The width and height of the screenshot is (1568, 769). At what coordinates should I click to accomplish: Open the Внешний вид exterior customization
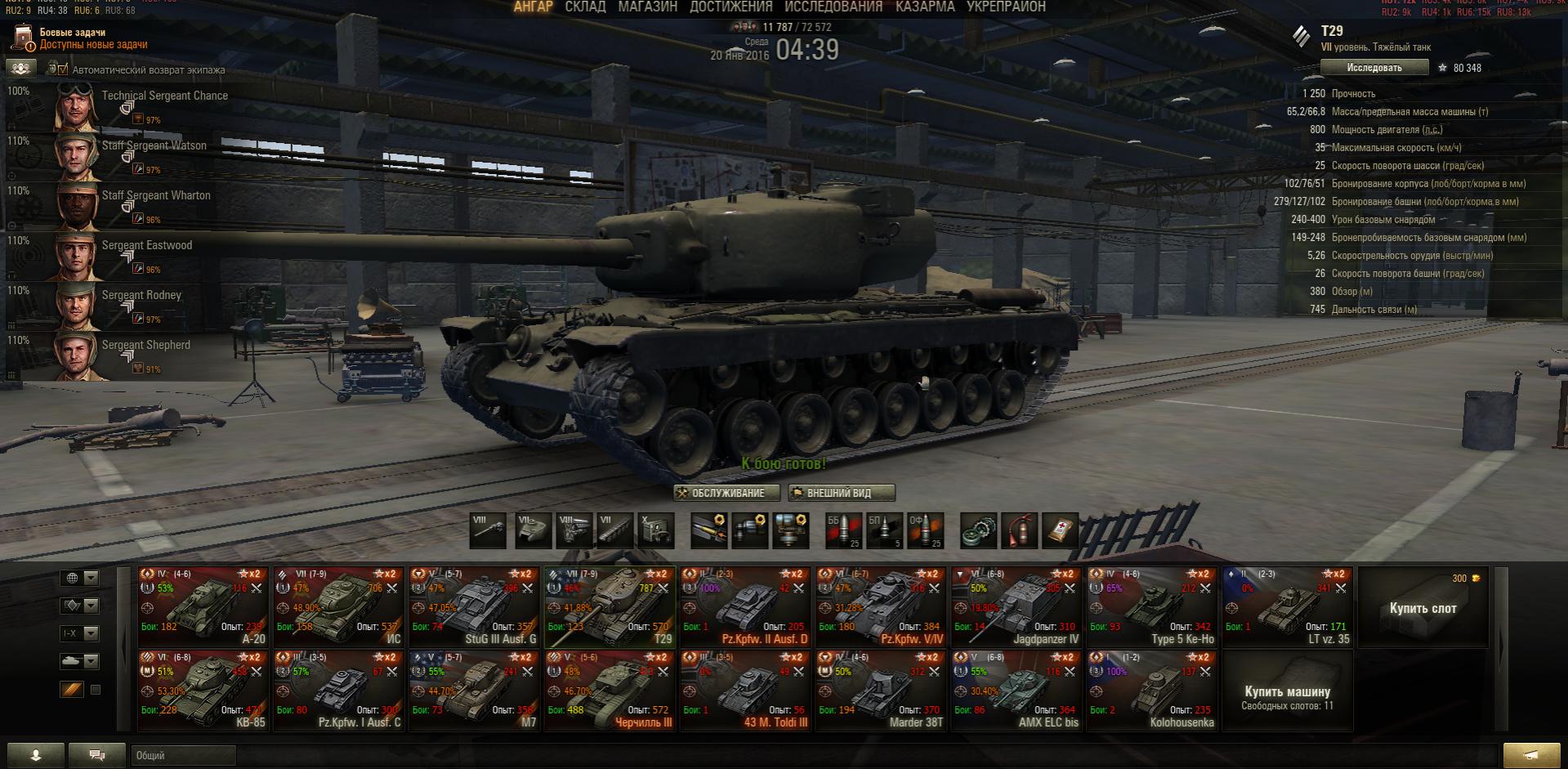pyautogui.click(x=841, y=493)
